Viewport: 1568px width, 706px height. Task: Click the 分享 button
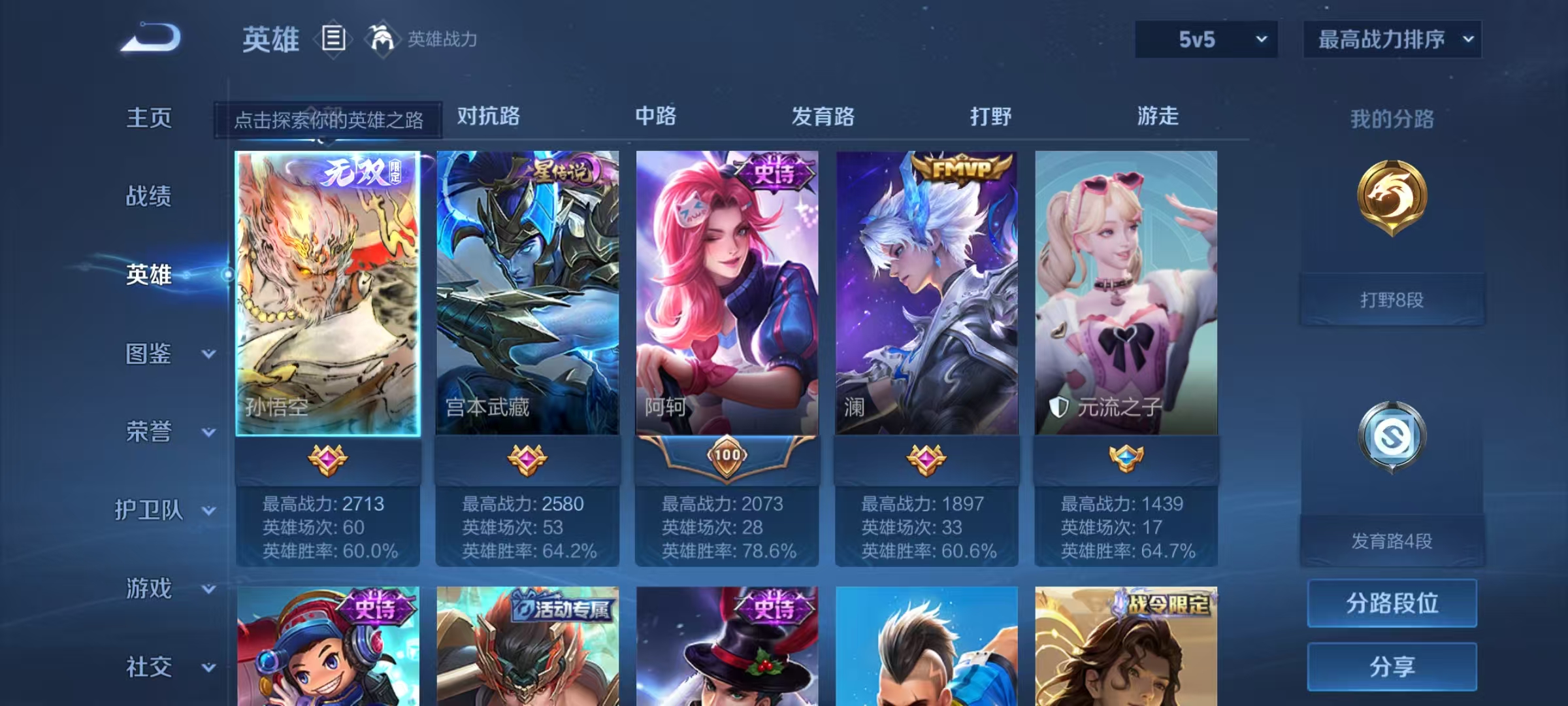click(1392, 667)
